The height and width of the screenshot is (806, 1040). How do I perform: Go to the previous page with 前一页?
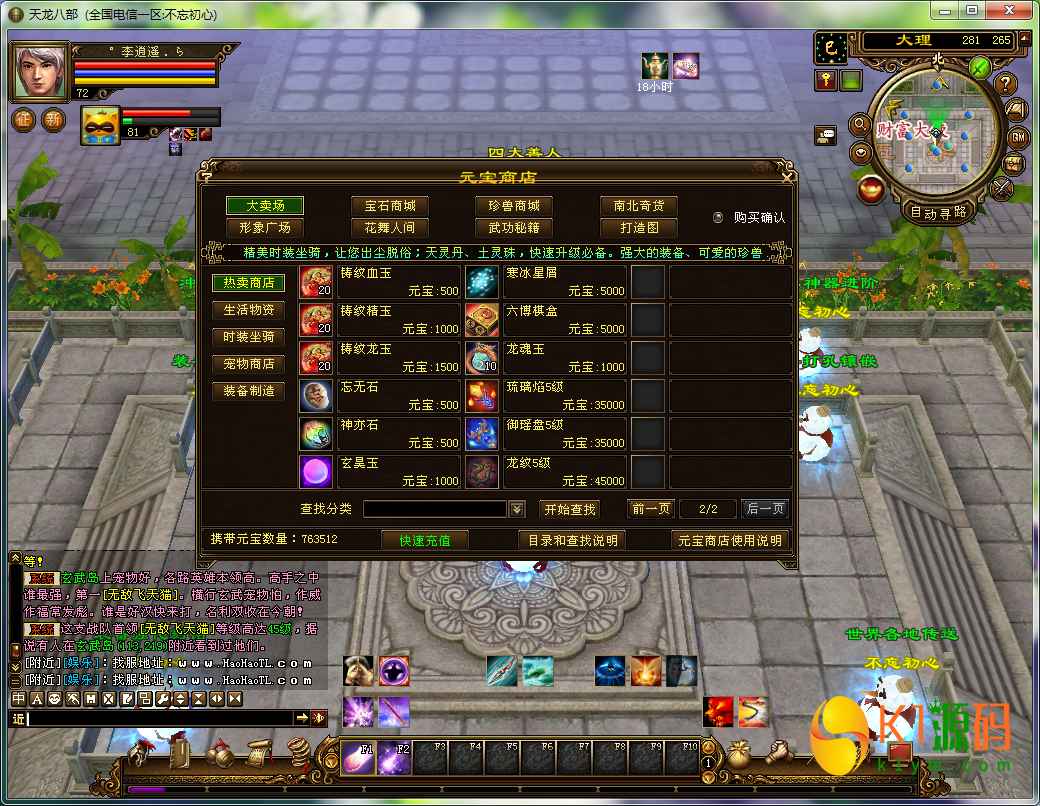(651, 509)
